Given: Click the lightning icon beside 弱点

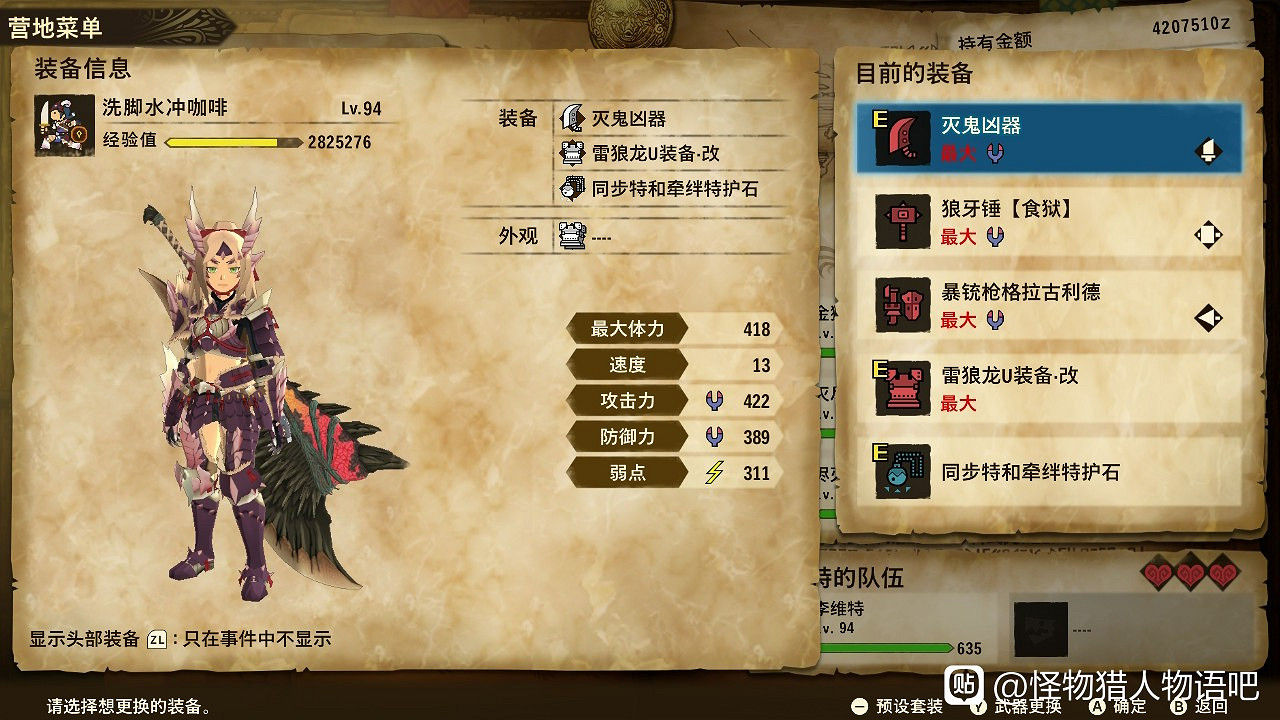Looking at the screenshot, I should click(x=716, y=471).
